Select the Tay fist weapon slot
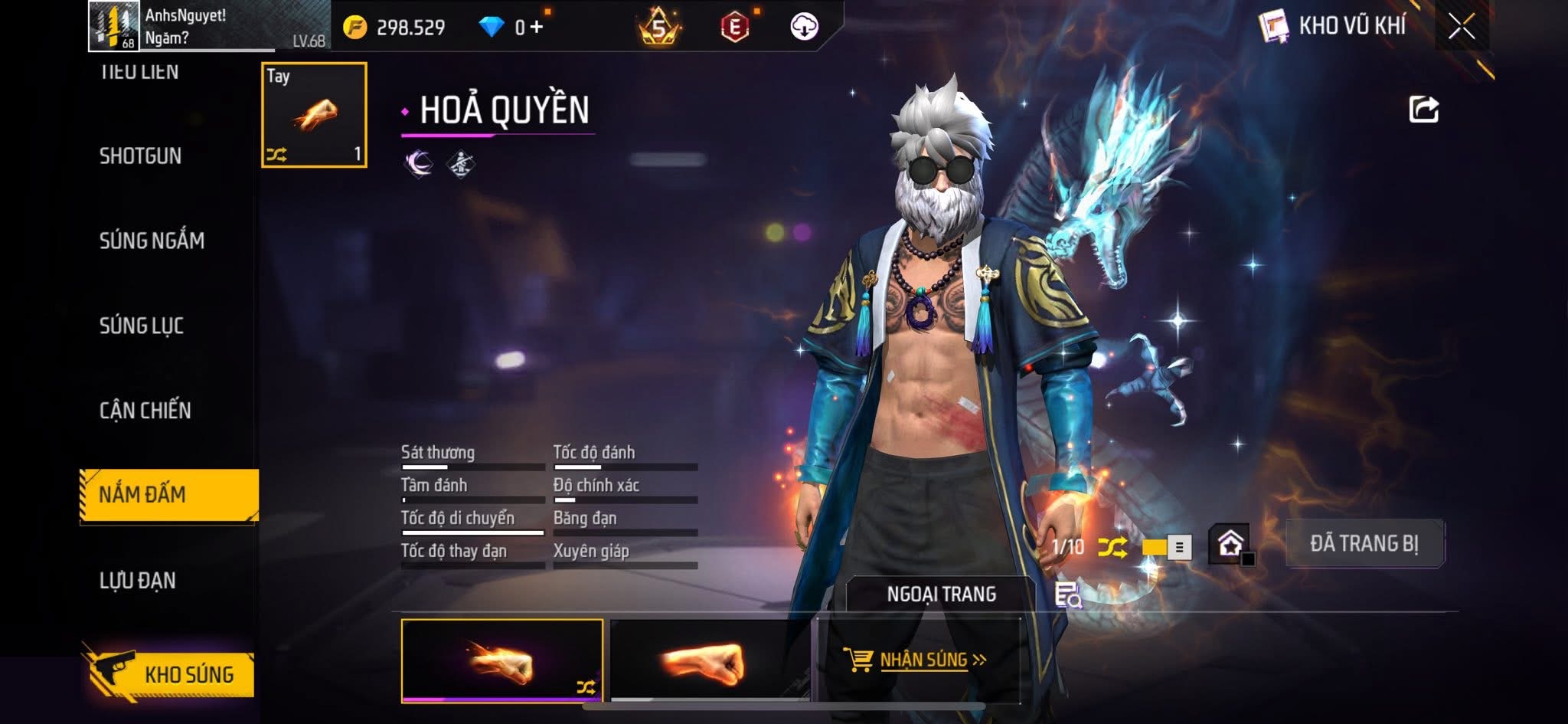 pos(314,115)
